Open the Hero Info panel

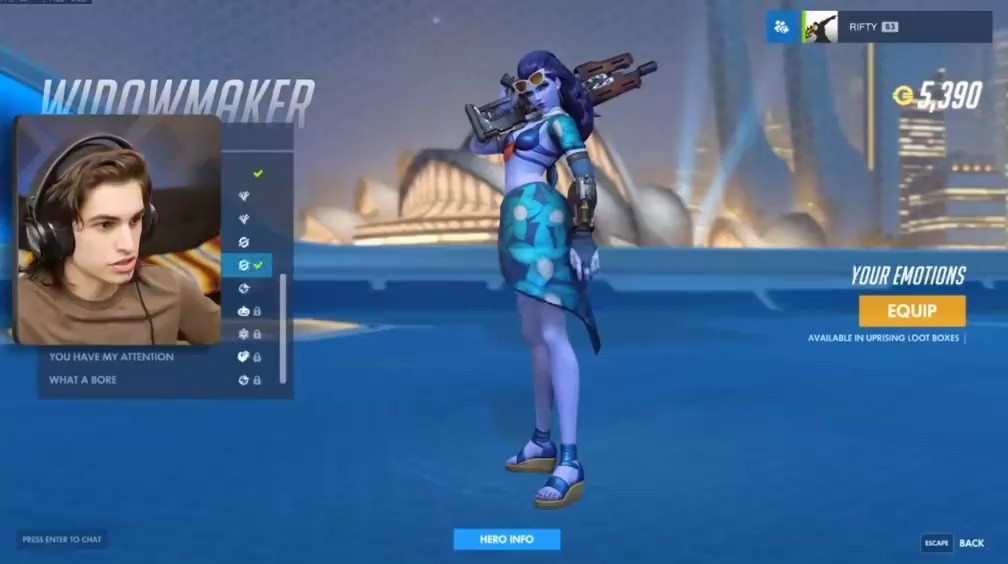[x=506, y=539]
